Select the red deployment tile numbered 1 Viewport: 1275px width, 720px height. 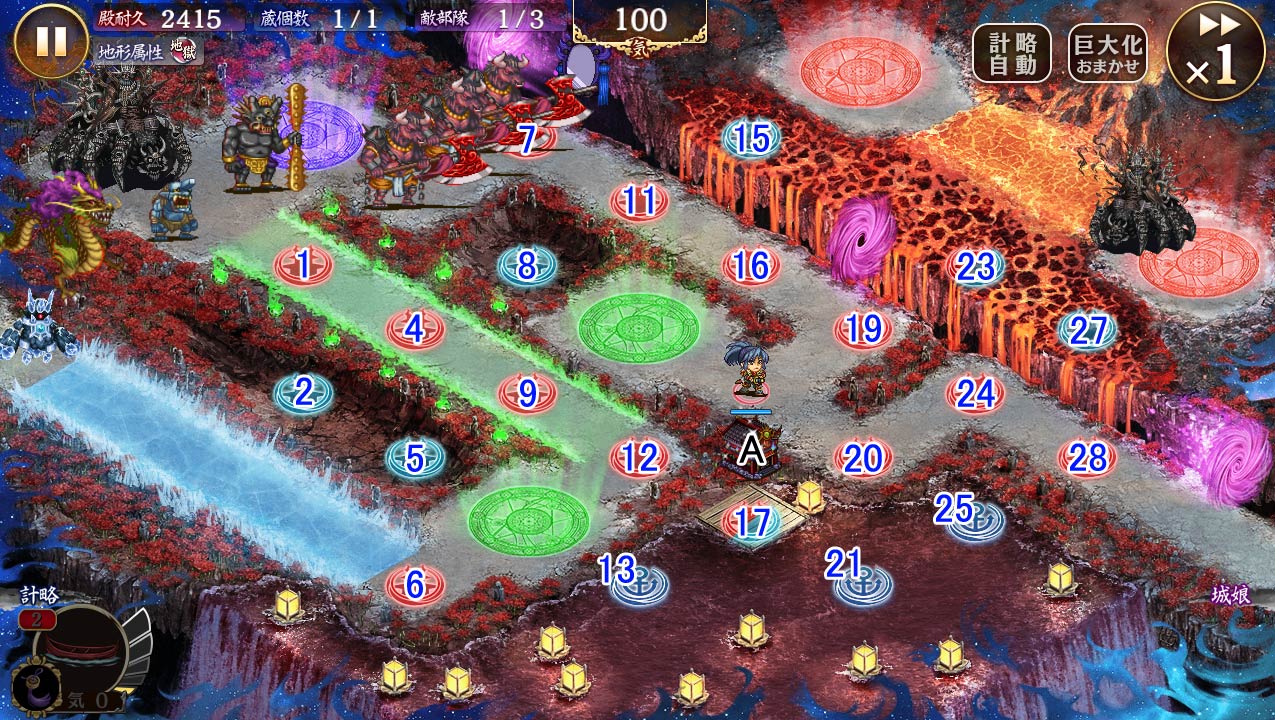point(303,266)
